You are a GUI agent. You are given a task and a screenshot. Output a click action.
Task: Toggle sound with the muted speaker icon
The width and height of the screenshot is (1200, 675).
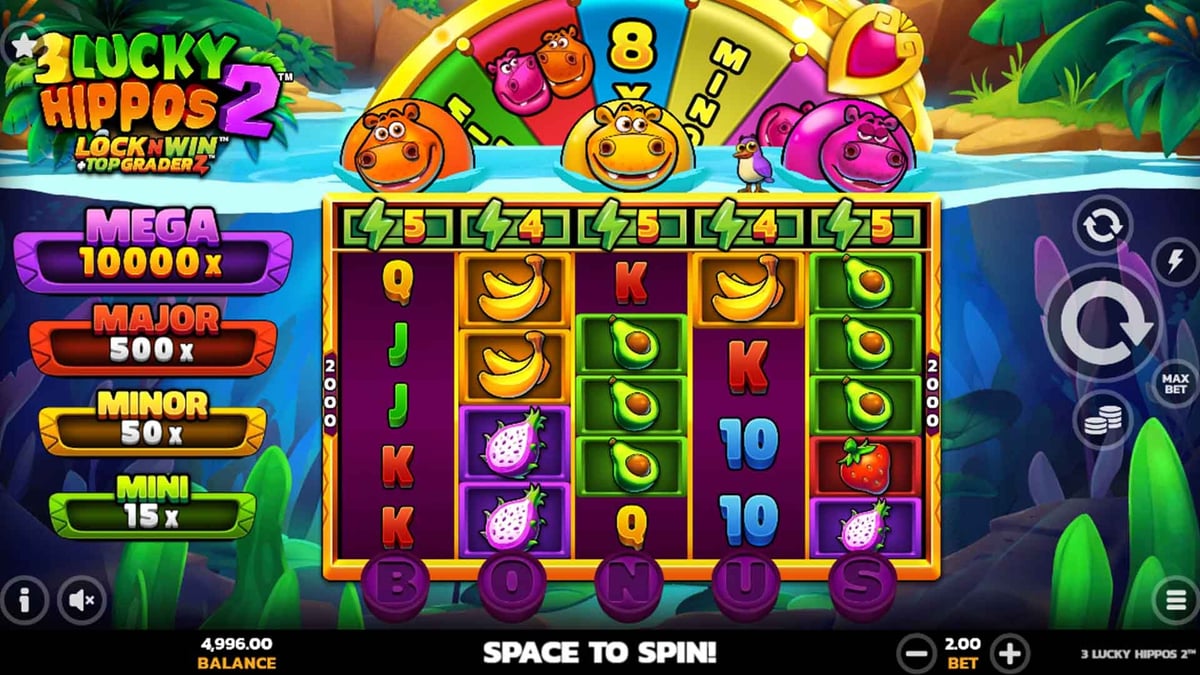[84, 599]
